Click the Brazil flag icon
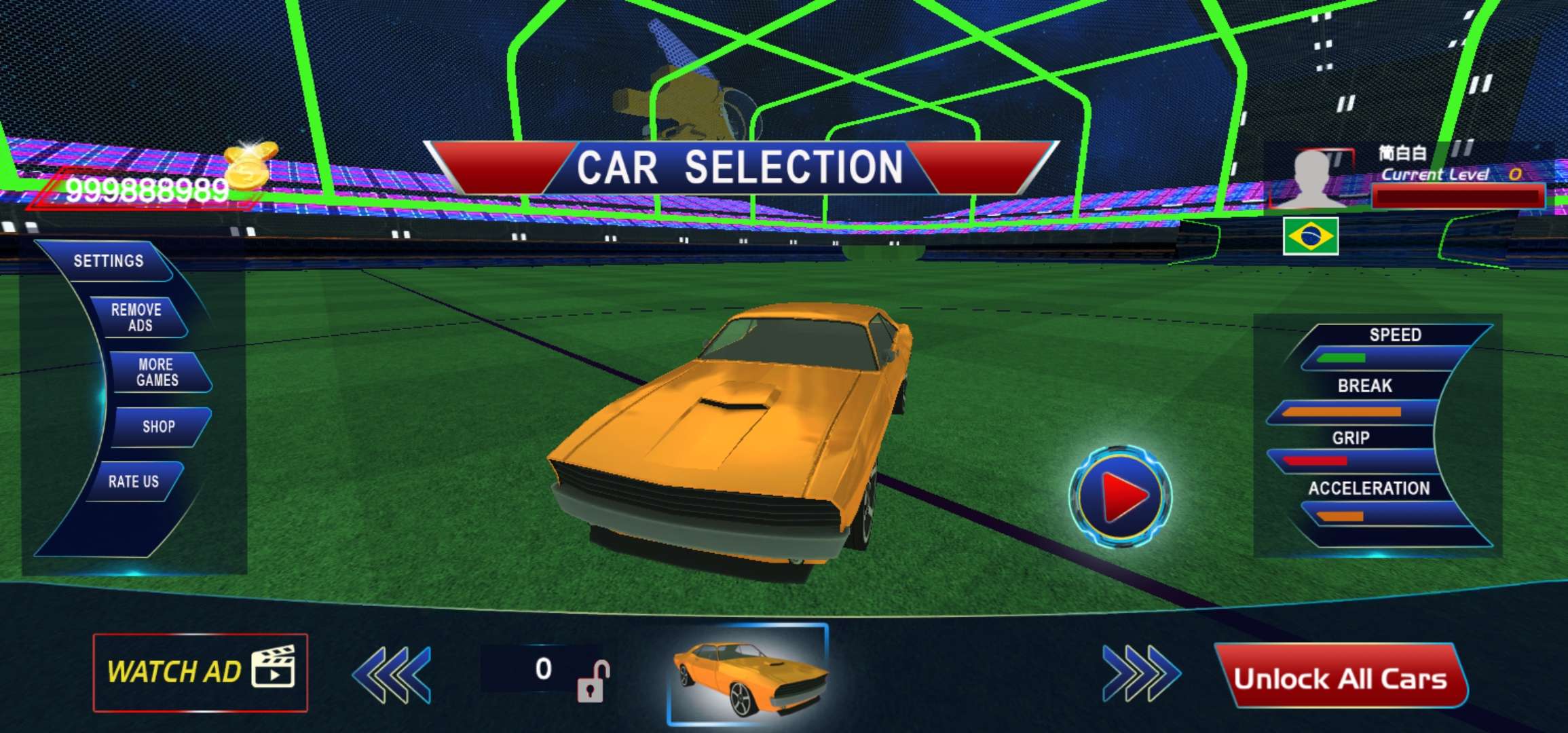This screenshot has height=733, width=1568. (x=1311, y=236)
